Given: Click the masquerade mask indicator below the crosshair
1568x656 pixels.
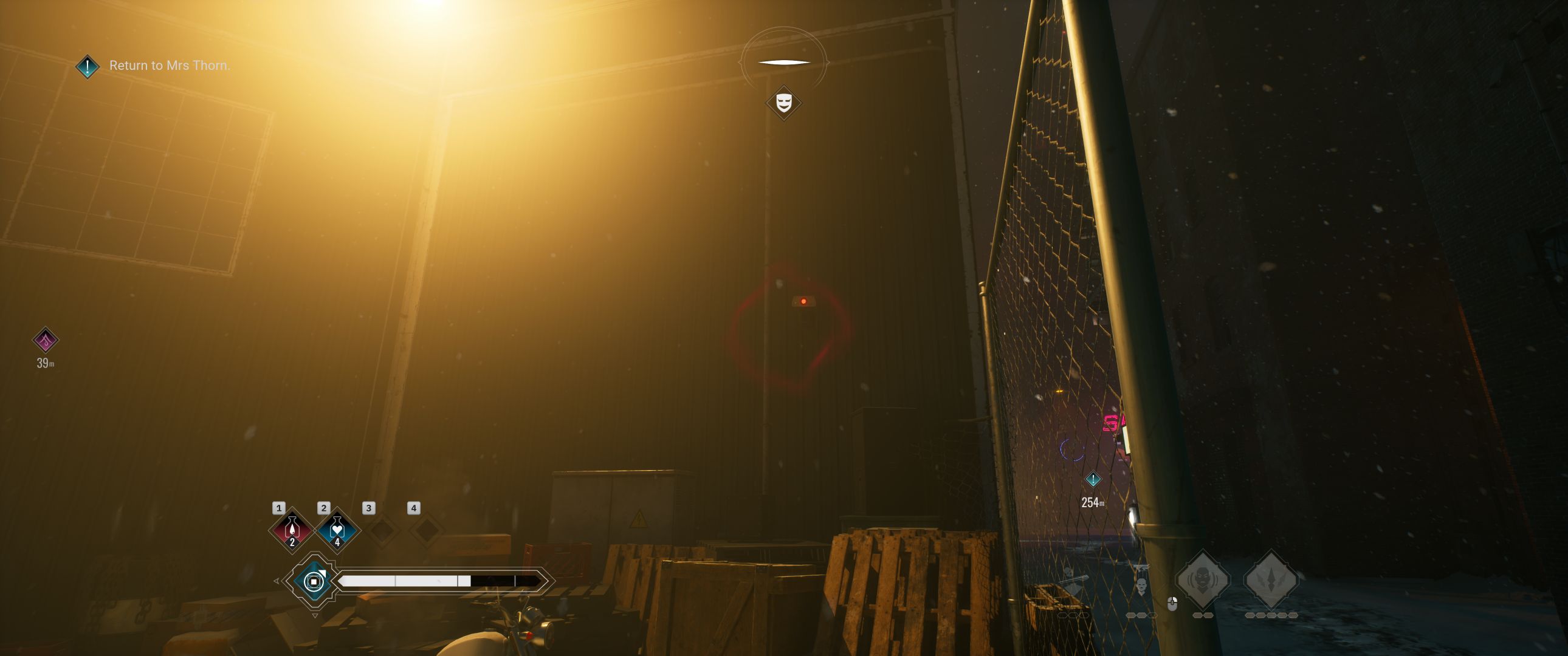Looking at the screenshot, I should (x=783, y=101).
